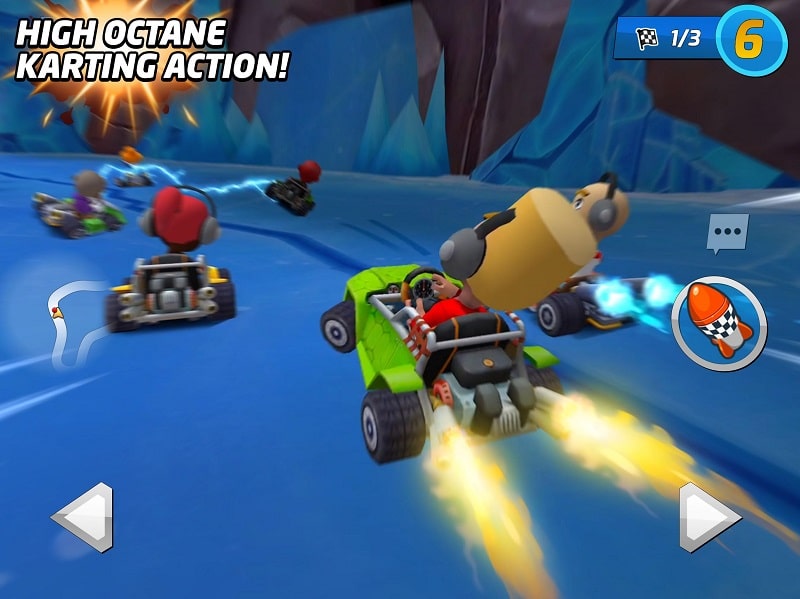This screenshot has height=599, width=800.
Task: Open the chat speech bubble
Action: point(727,233)
